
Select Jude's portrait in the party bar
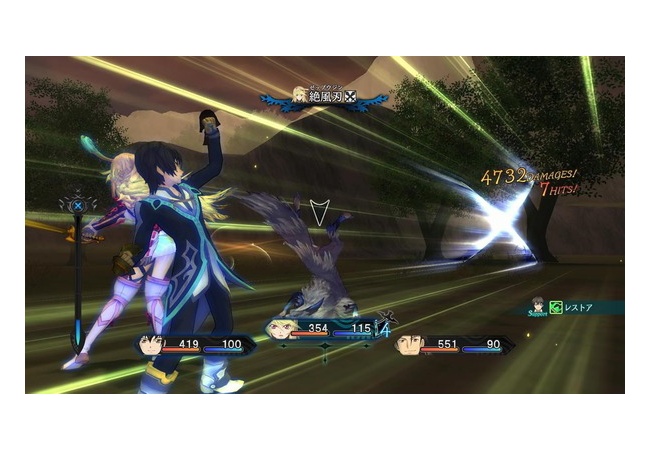click(x=151, y=345)
